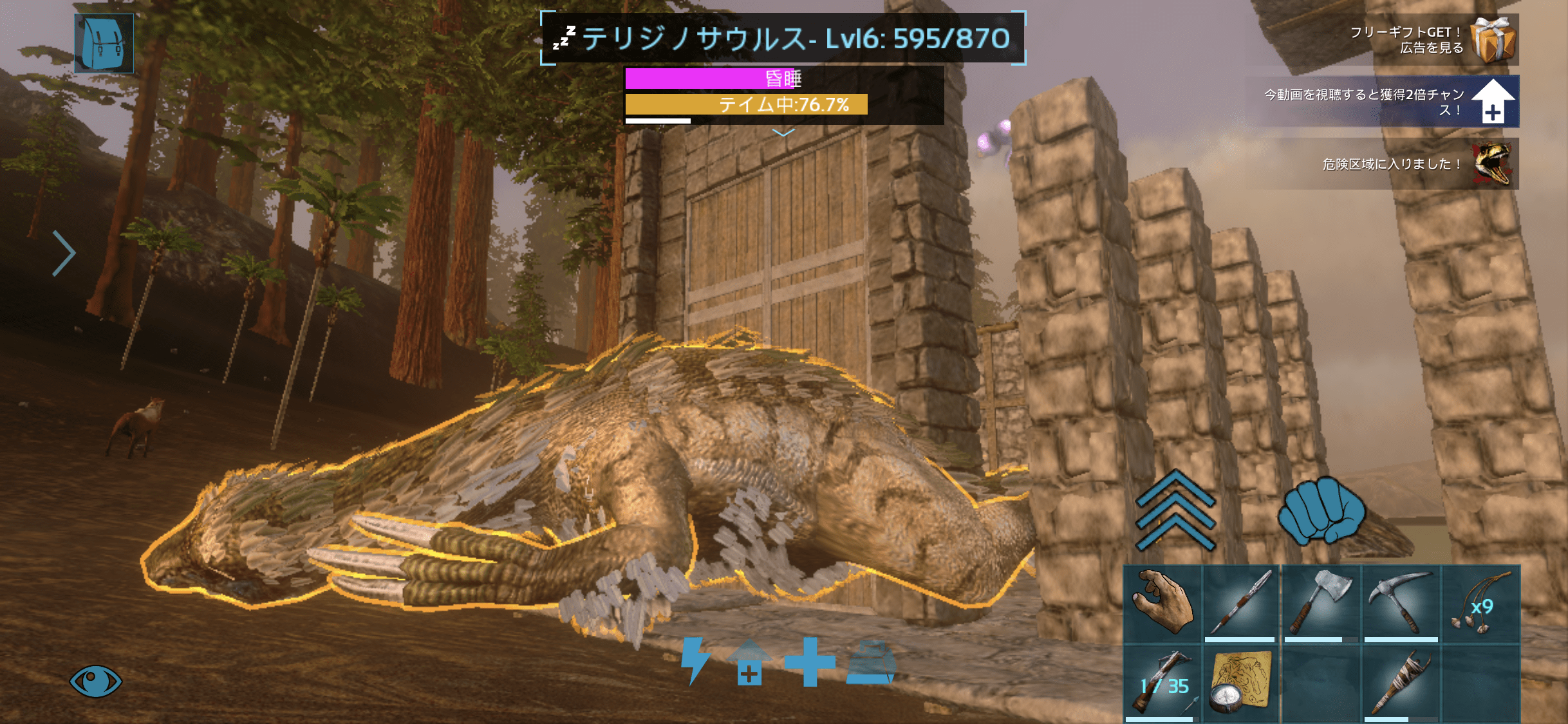Equip the metal hatchet
This screenshot has height=724, width=1568.
click(1320, 604)
